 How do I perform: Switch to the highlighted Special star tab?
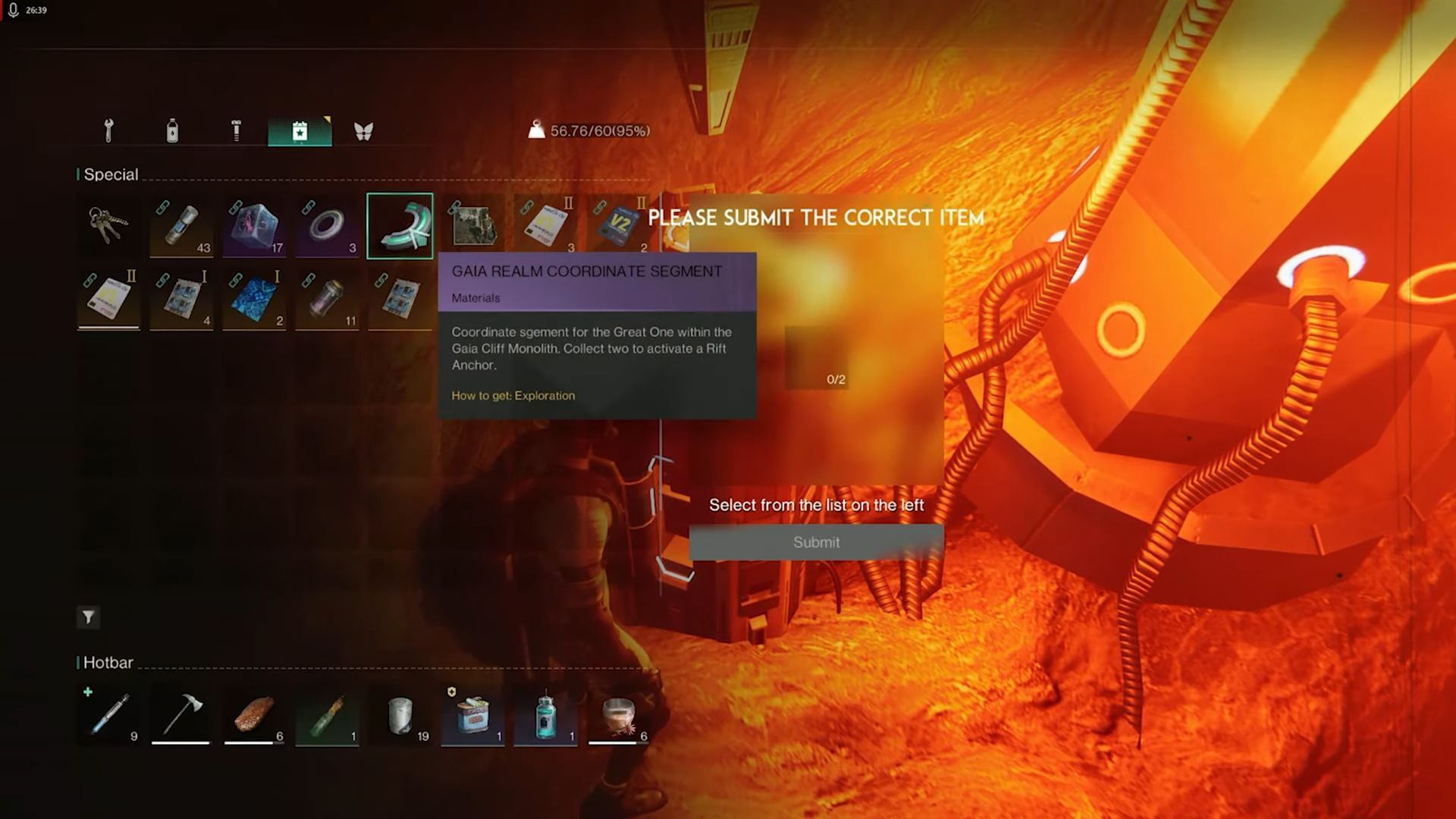point(300,130)
